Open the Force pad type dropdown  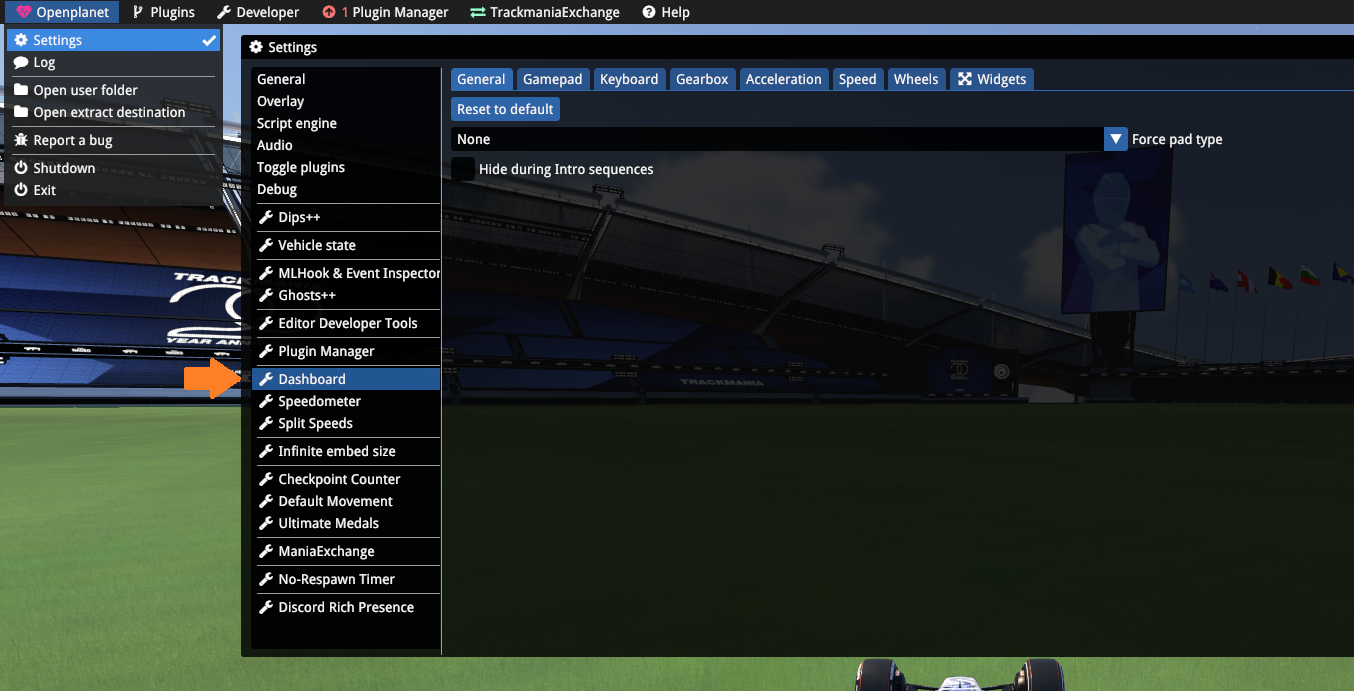[x=1116, y=139]
